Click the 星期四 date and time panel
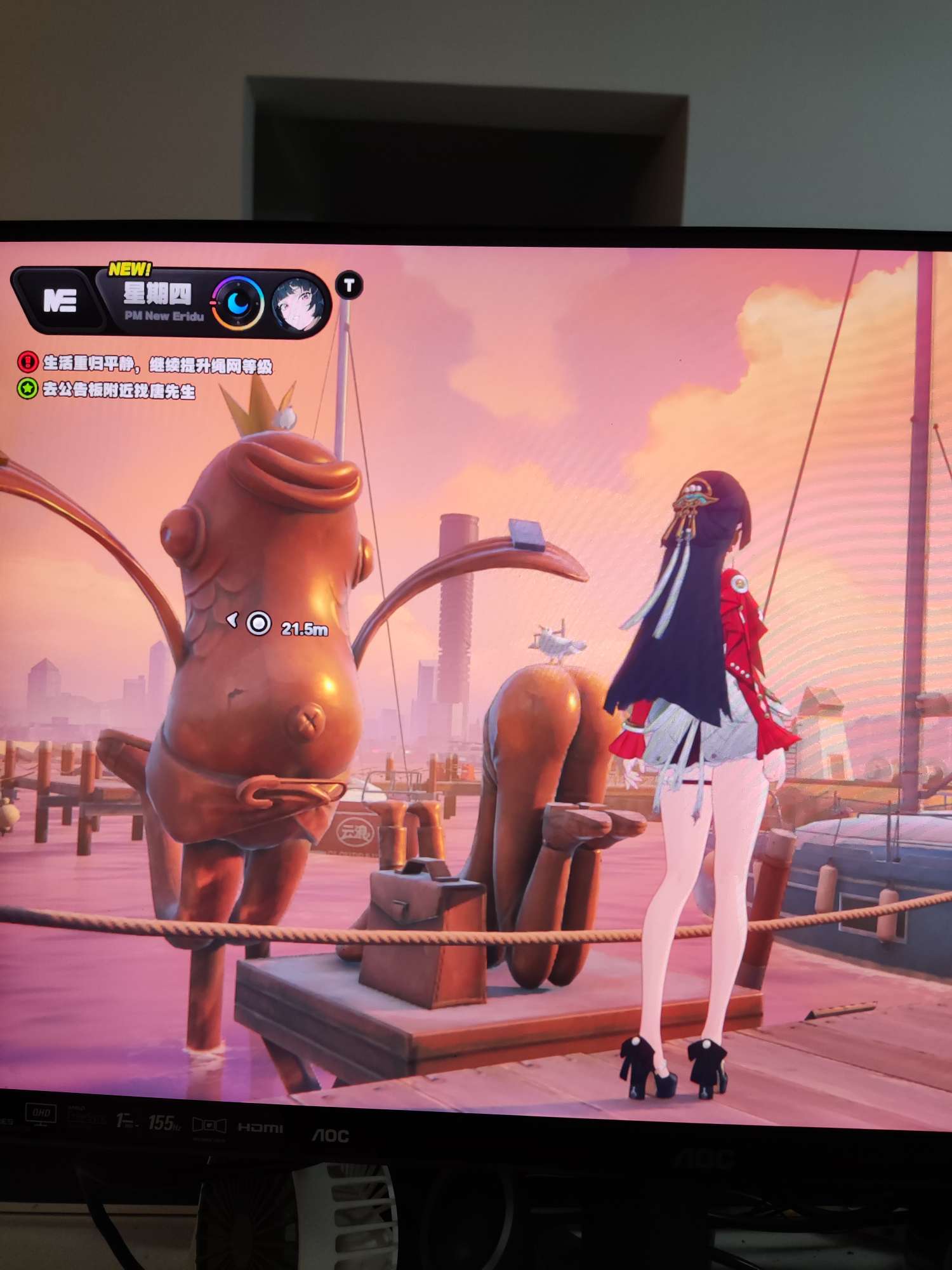952x1270 pixels. click(x=159, y=301)
